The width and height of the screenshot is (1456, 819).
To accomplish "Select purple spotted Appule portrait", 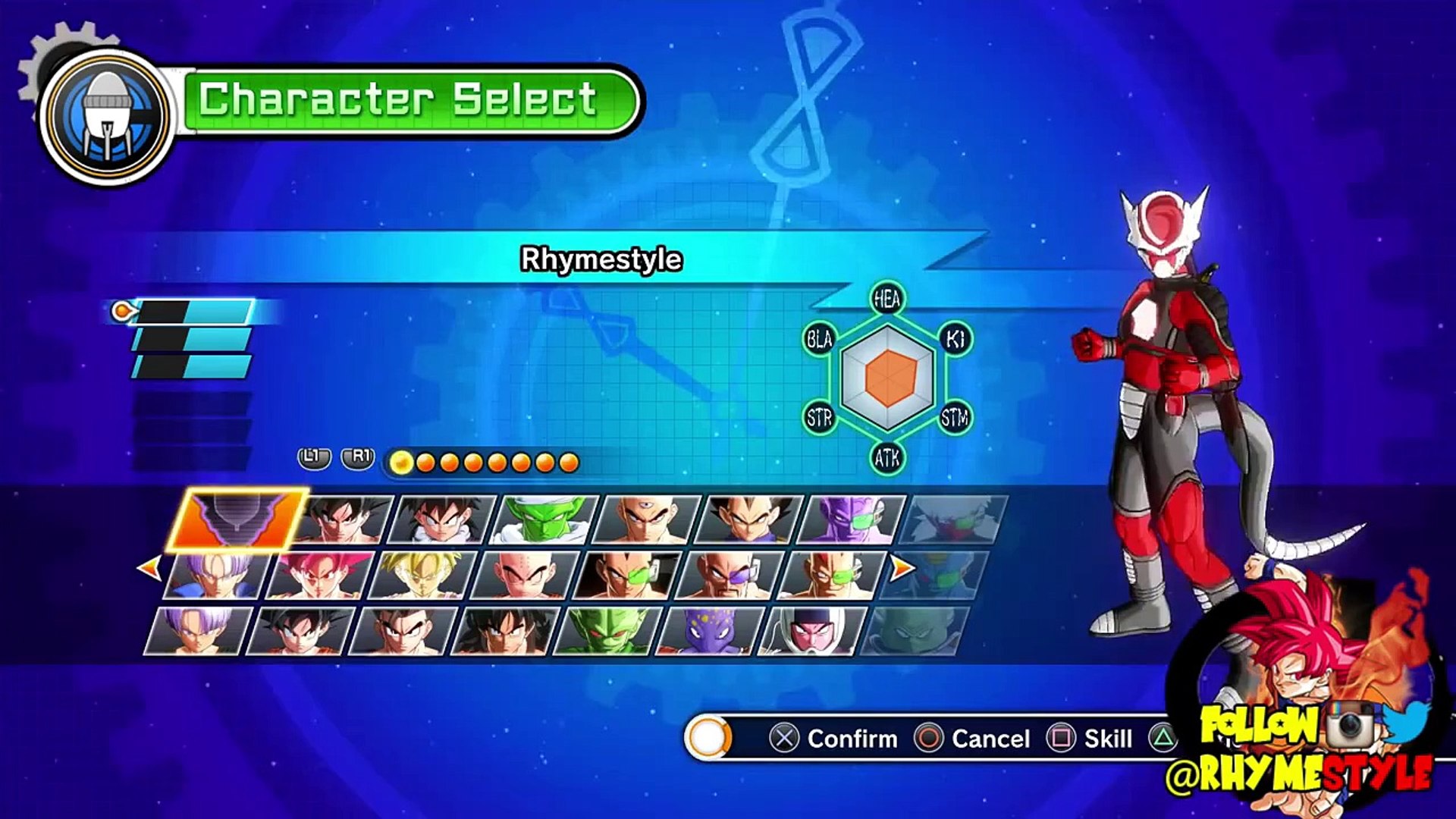I will pyautogui.click(x=709, y=631).
